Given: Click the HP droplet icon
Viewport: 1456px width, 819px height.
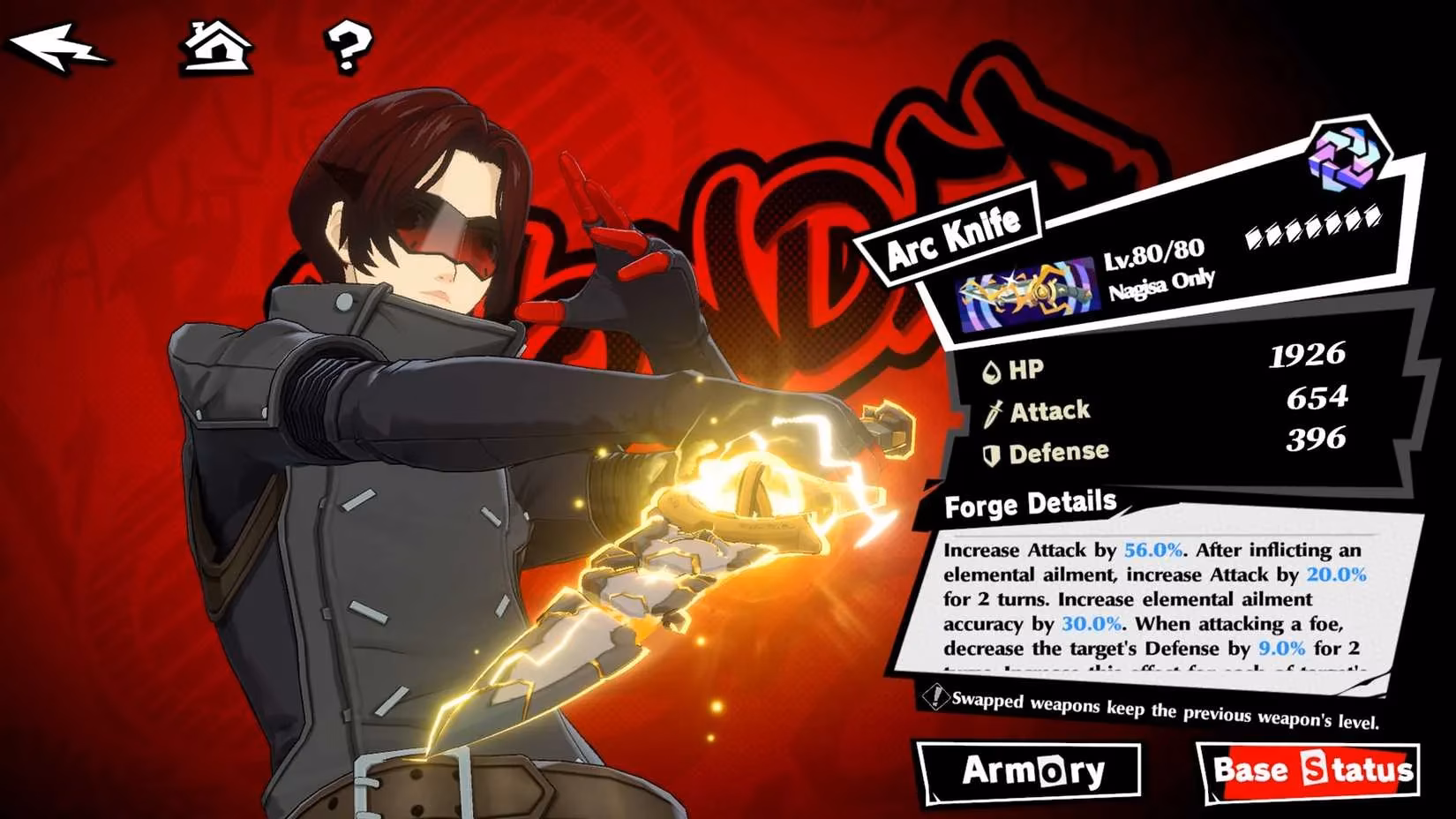Looking at the screenshot, I should tap(992, 370).
